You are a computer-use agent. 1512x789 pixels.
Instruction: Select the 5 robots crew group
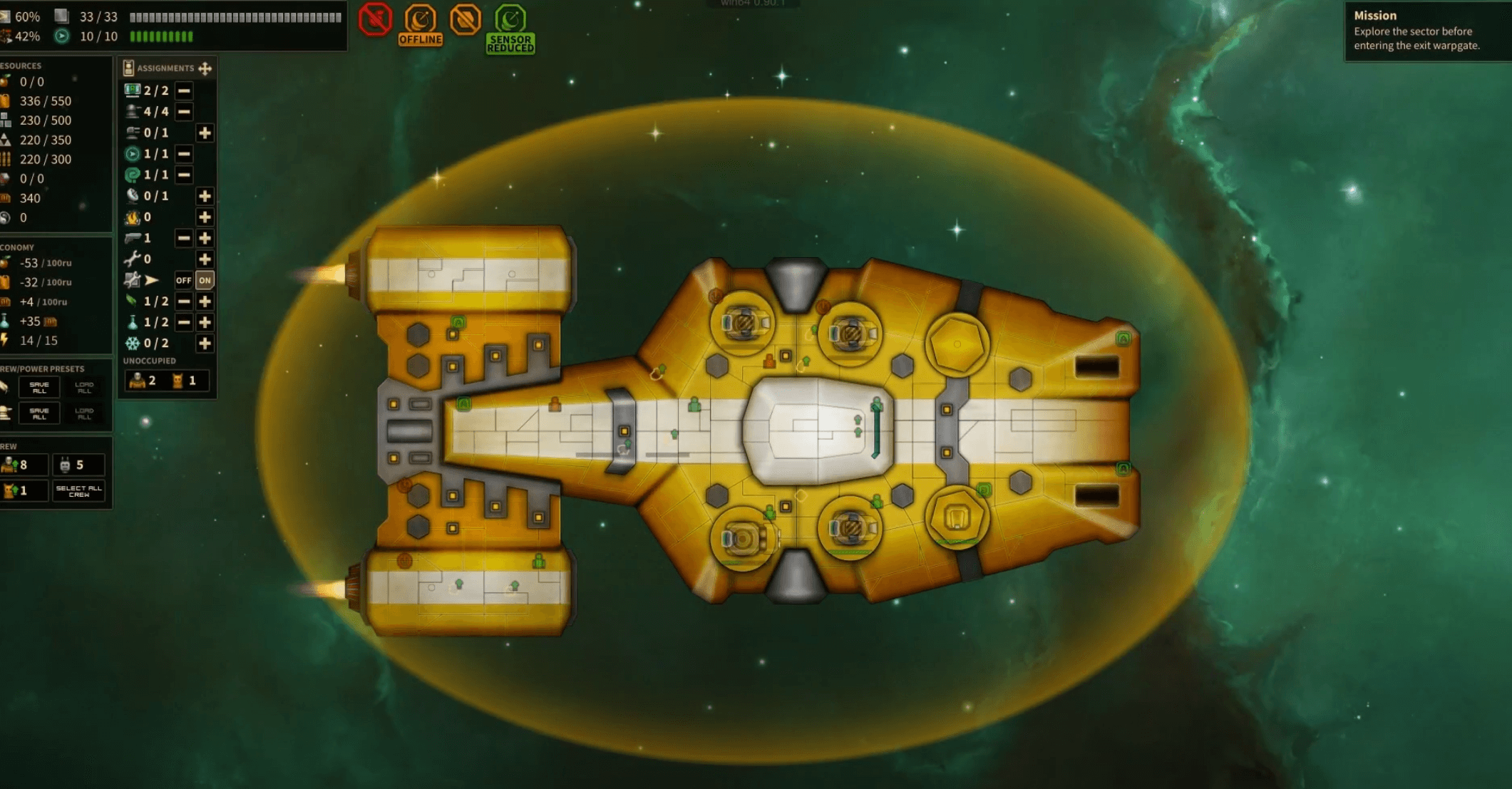[x=78, y=465]
